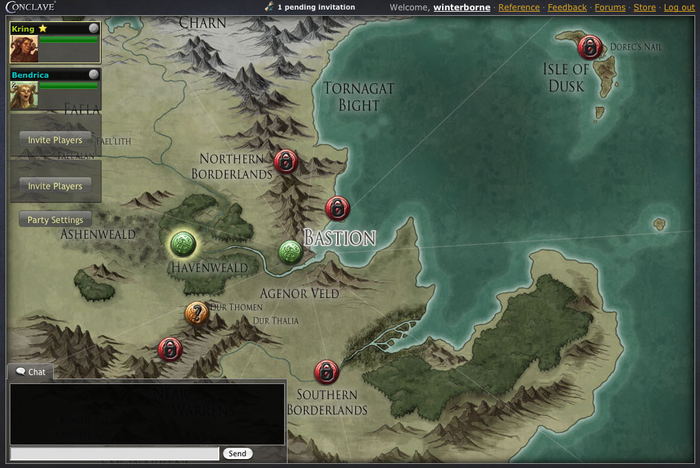Click the Send chat button

tap(237, 454)
